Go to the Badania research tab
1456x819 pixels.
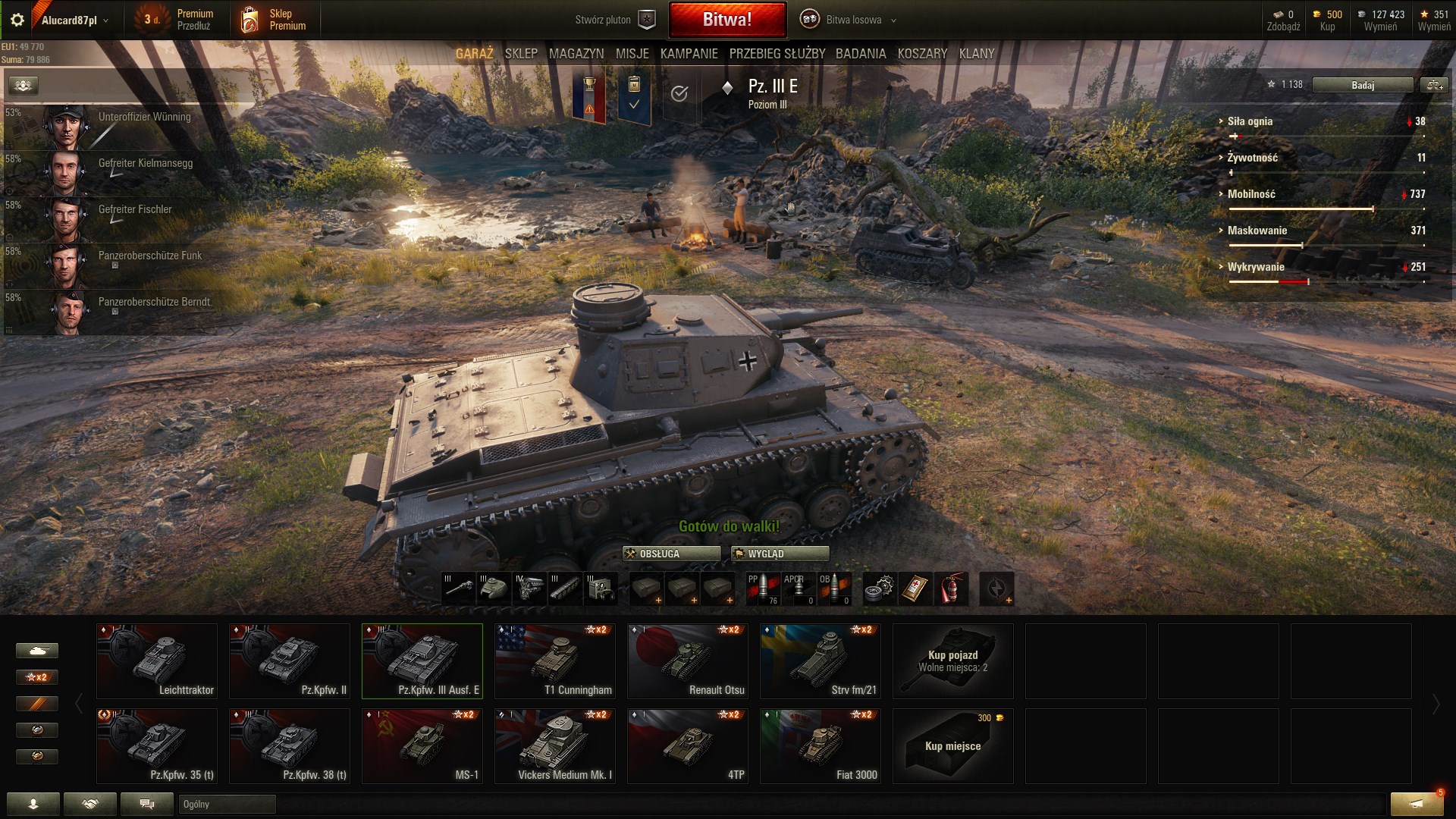(x=861, y=54)
